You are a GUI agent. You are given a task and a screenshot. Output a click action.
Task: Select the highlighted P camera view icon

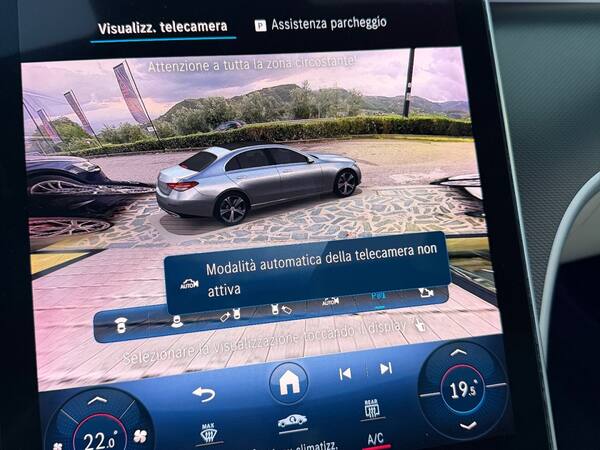[x=377, y=297]
